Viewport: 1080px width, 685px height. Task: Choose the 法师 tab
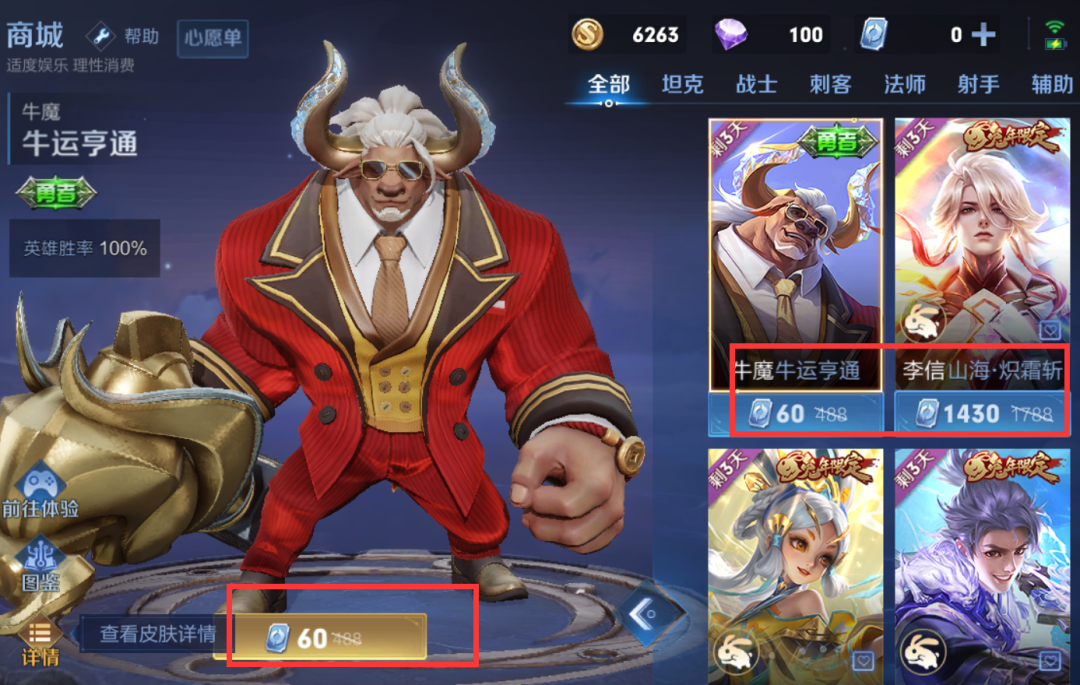click(904, 85)
